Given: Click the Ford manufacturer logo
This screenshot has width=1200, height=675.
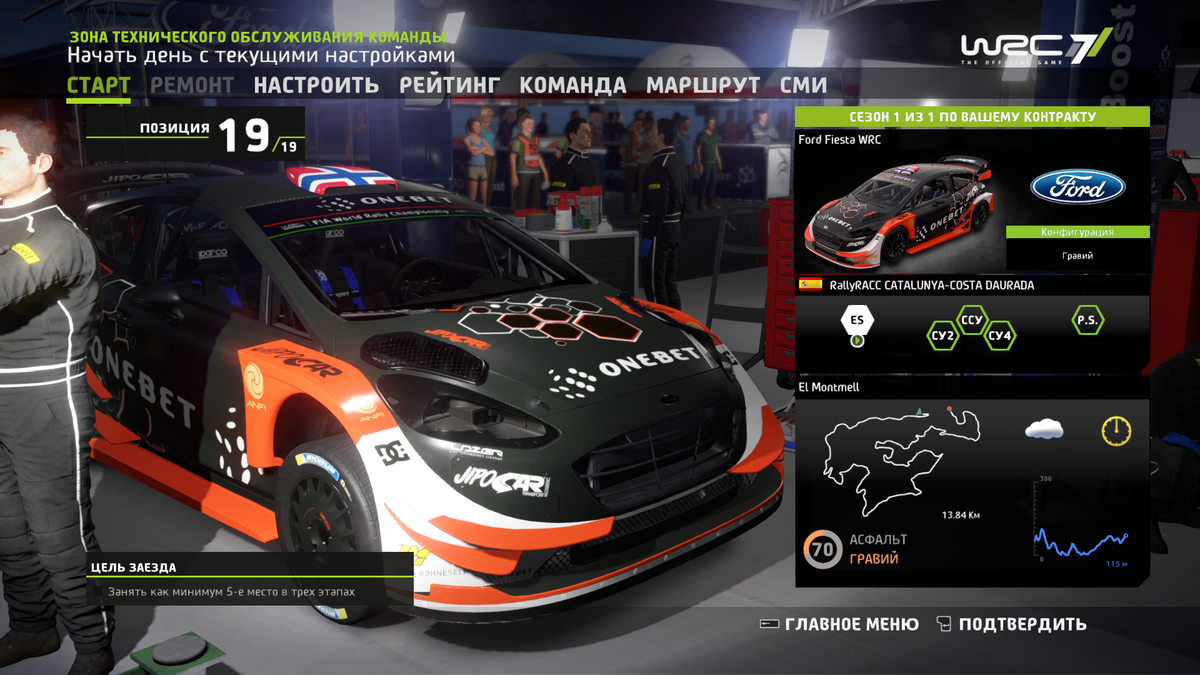Looking at the screenshot, I should coord(1078,187).
